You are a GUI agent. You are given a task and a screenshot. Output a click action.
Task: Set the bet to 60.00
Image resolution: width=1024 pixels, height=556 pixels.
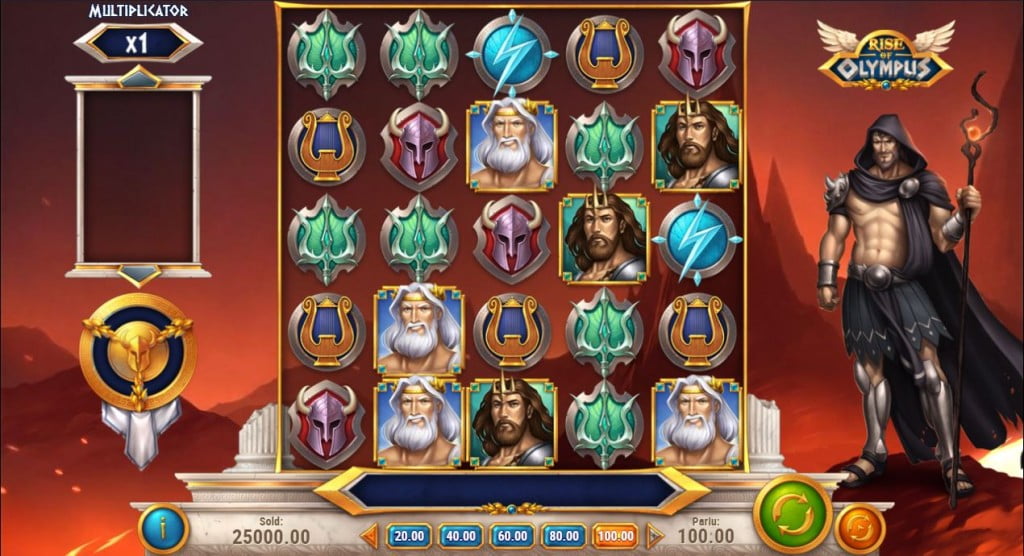pos(511,535)
